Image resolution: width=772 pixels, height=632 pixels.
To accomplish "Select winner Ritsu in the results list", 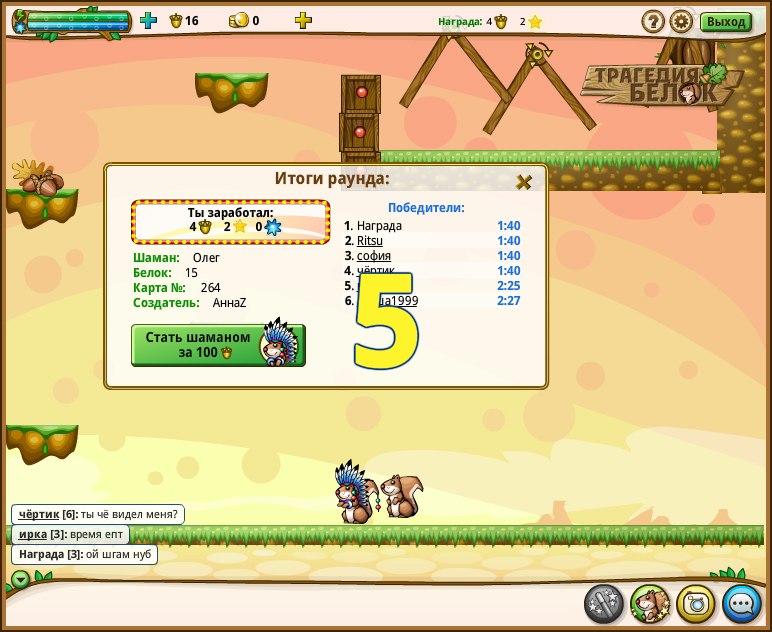I will [370, 241].
